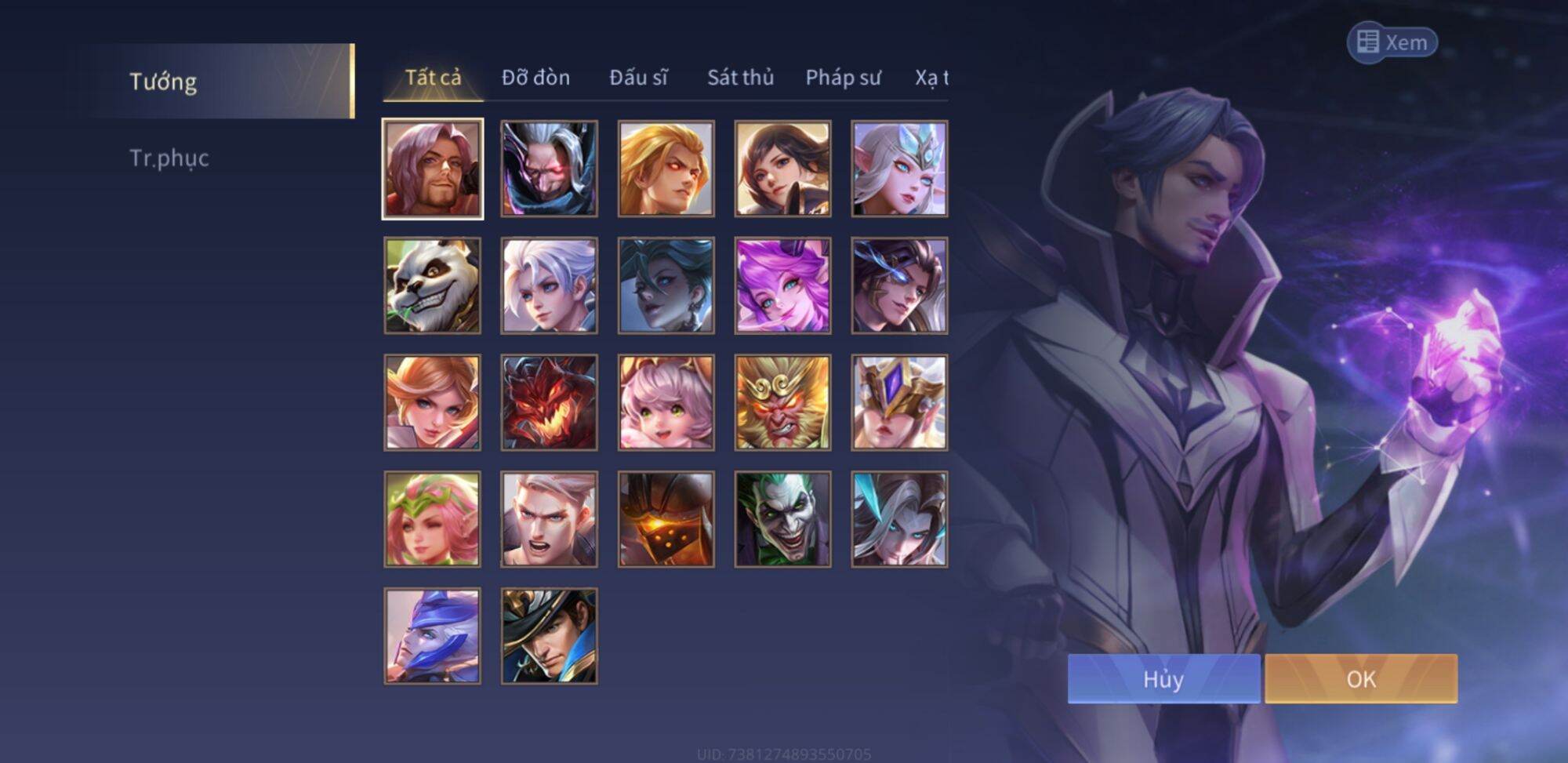Screen dimensions: 1568x763
Task: Select the blue-bearded hero portrait
Action: pos(433,636)
